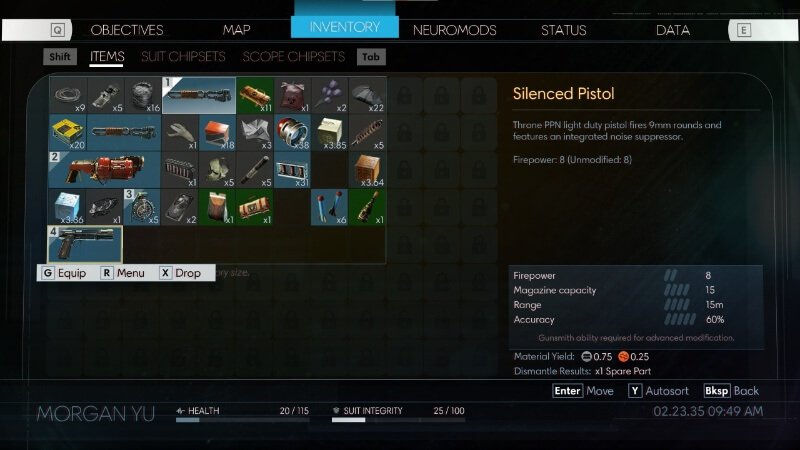Click the Equip button
800x450 pixels.
64,273
